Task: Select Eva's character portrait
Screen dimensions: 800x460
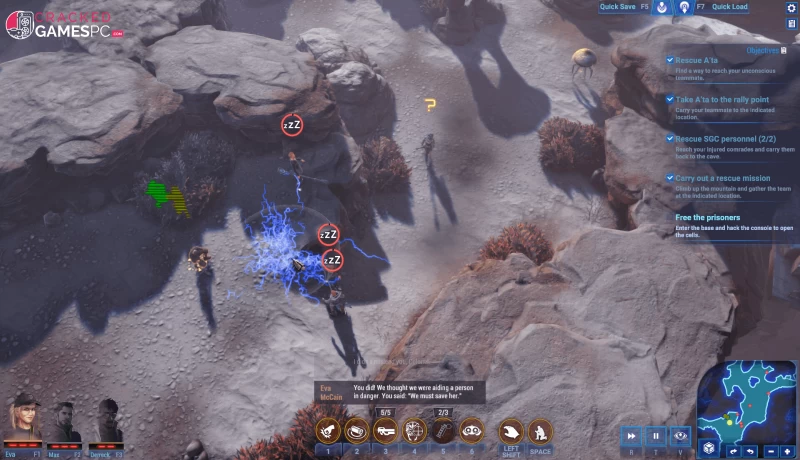Action: pyautogui.click(x=23, y=420)
